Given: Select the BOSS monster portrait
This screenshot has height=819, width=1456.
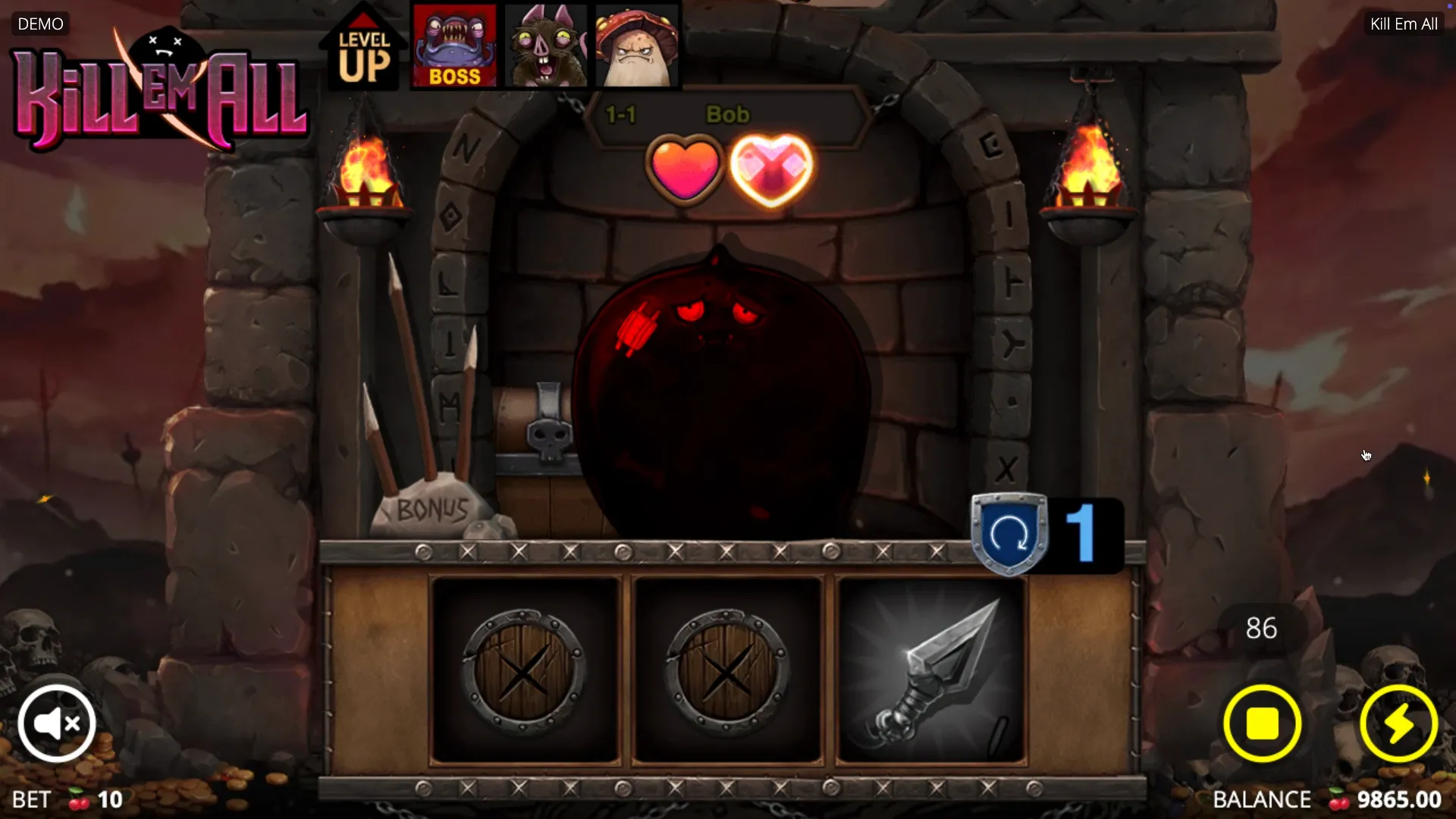Looking at the screenshot, I should pyautogui.click(x=454, y=45).
